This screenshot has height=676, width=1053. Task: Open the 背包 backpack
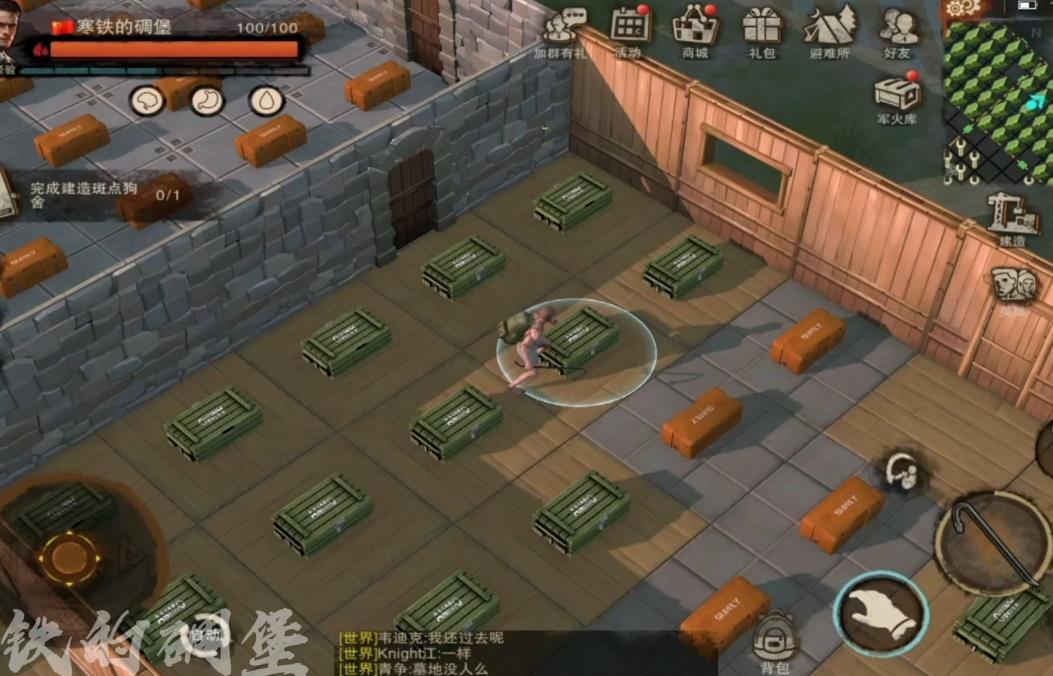click(x=773, y=640)
